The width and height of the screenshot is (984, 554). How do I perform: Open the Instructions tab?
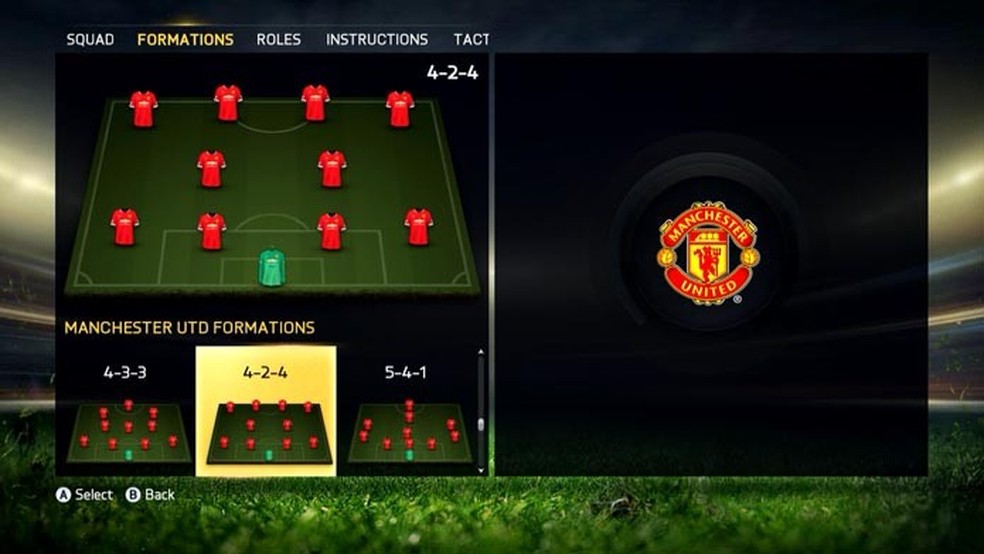tap(376, 40)
